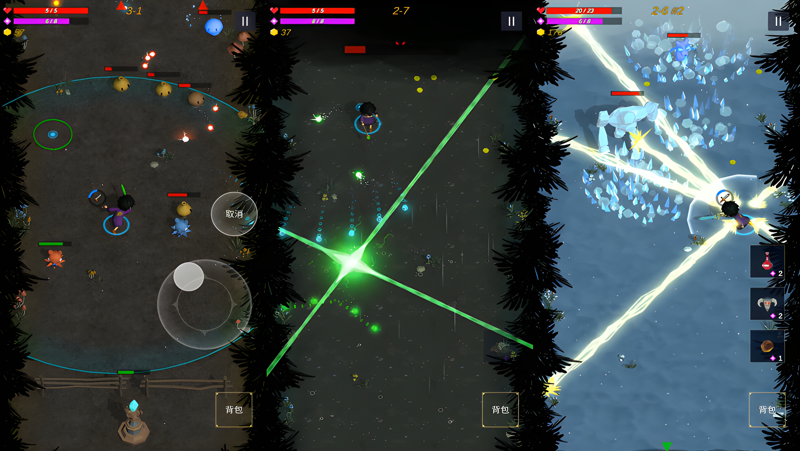The width and height of the screenshot is (800, 451).
Task: Use the red potion item slot
Action: (x=767, y=262)
